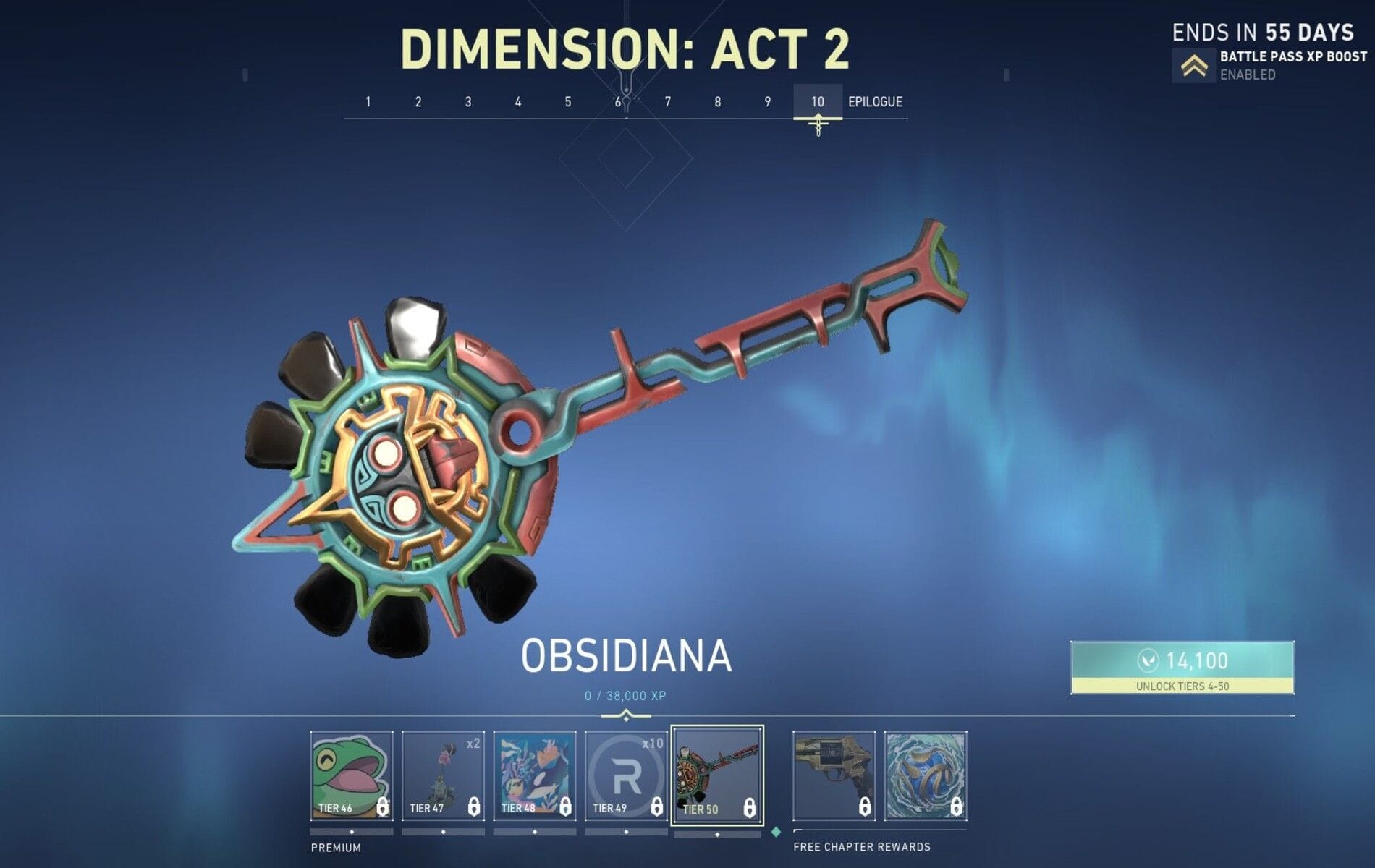
Task: Click the gun buddy reward on Tier 47
Action: pyautogui.click(x=442, y=774)
